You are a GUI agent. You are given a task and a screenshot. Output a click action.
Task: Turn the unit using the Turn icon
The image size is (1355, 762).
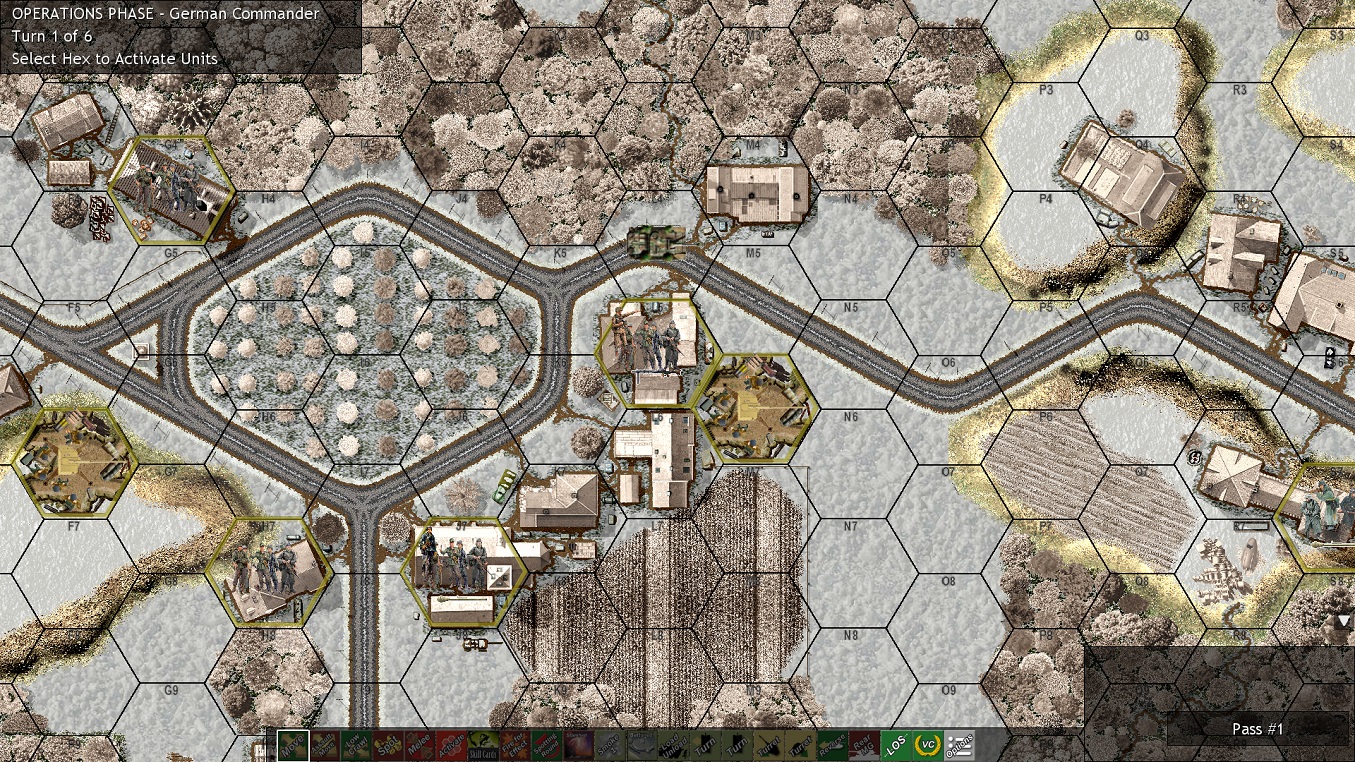(705, 744)
